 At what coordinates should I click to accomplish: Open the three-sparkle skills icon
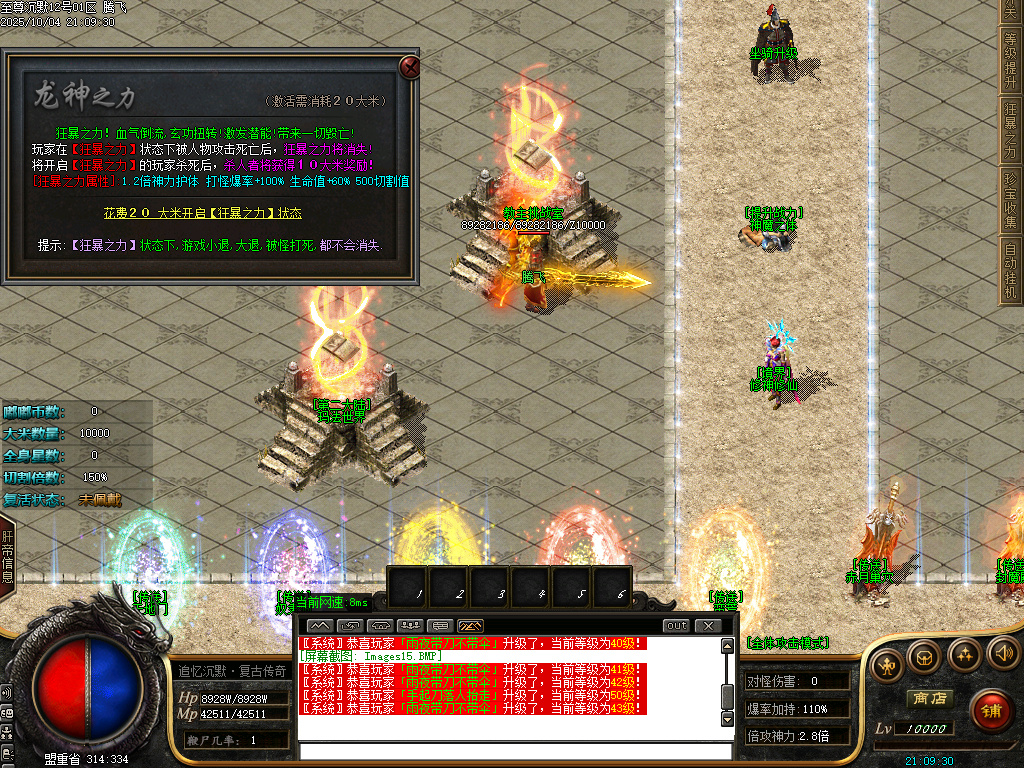click(x=964, y=657)
